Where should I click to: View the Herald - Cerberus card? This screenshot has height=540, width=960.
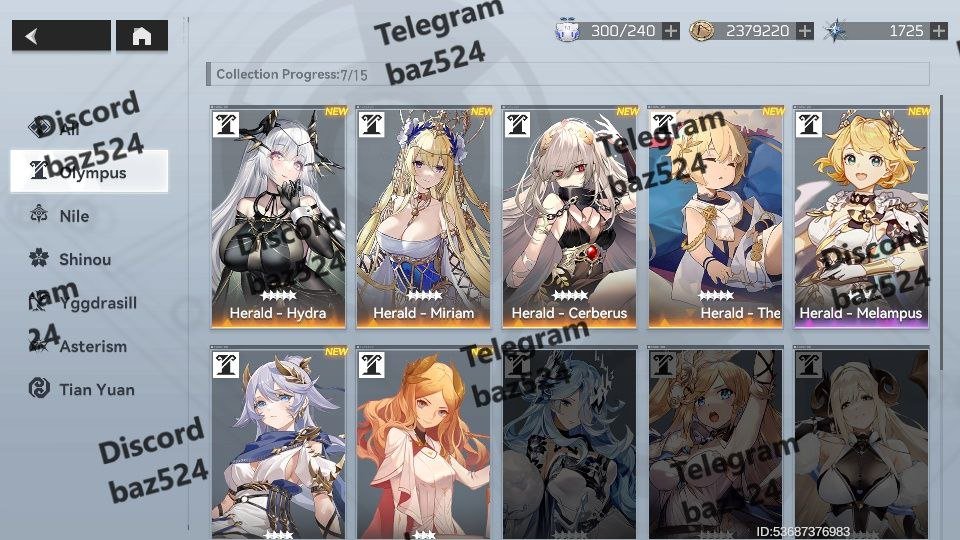pos(569,217)
